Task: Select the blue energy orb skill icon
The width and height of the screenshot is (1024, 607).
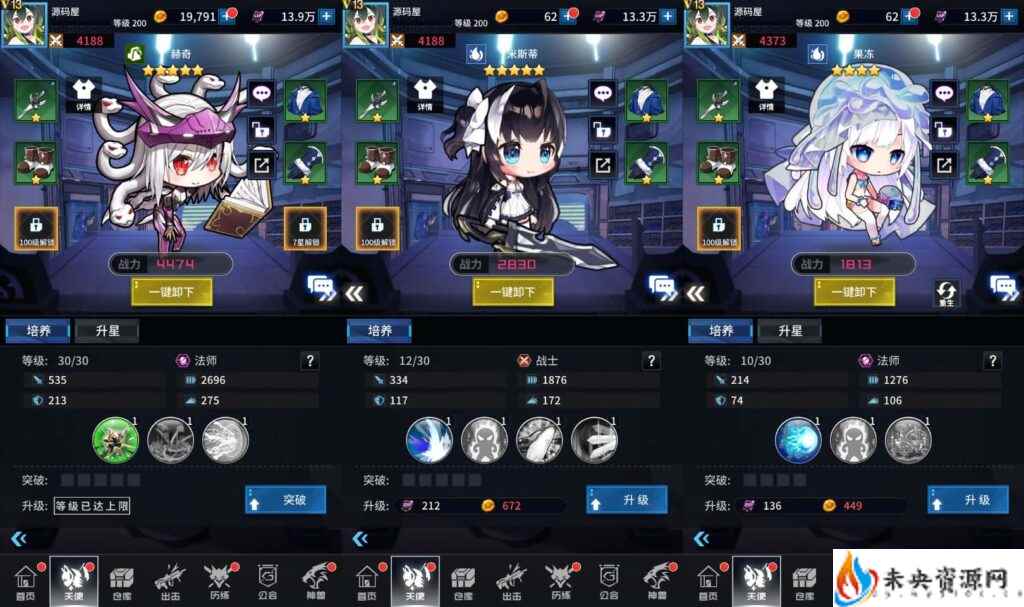Action: click(x=798, y=439)
